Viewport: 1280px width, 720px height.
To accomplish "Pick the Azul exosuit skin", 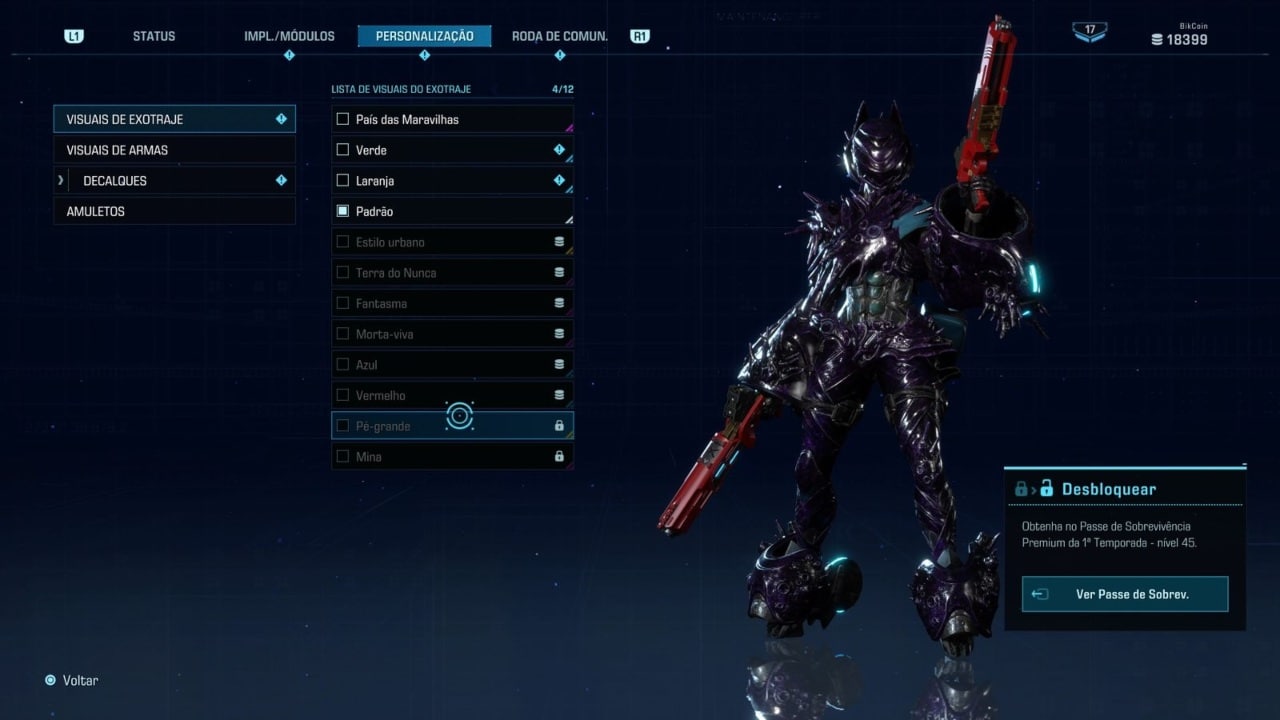I will (x=452, y=365).
